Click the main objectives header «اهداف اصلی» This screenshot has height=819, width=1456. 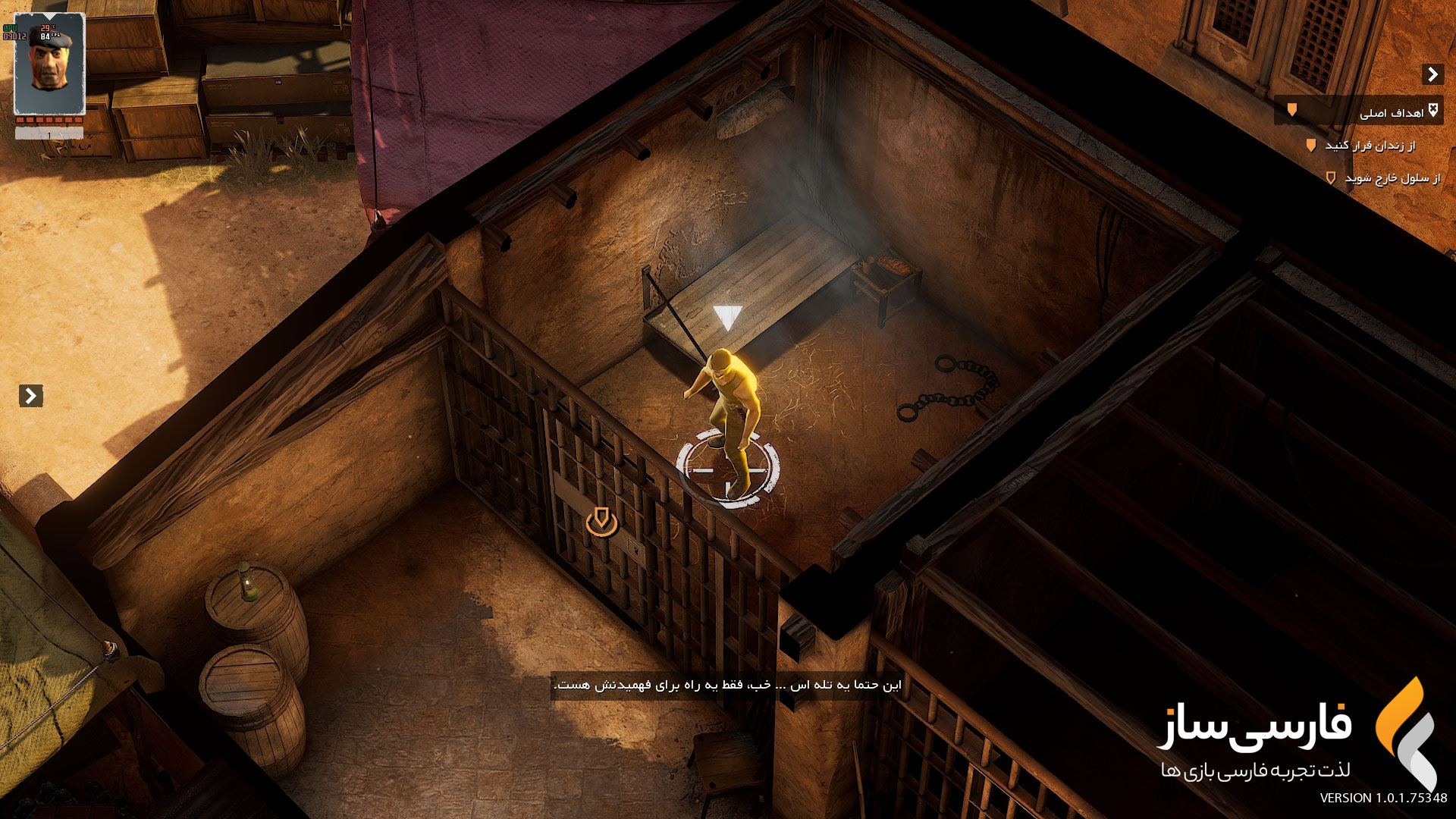1391,113
